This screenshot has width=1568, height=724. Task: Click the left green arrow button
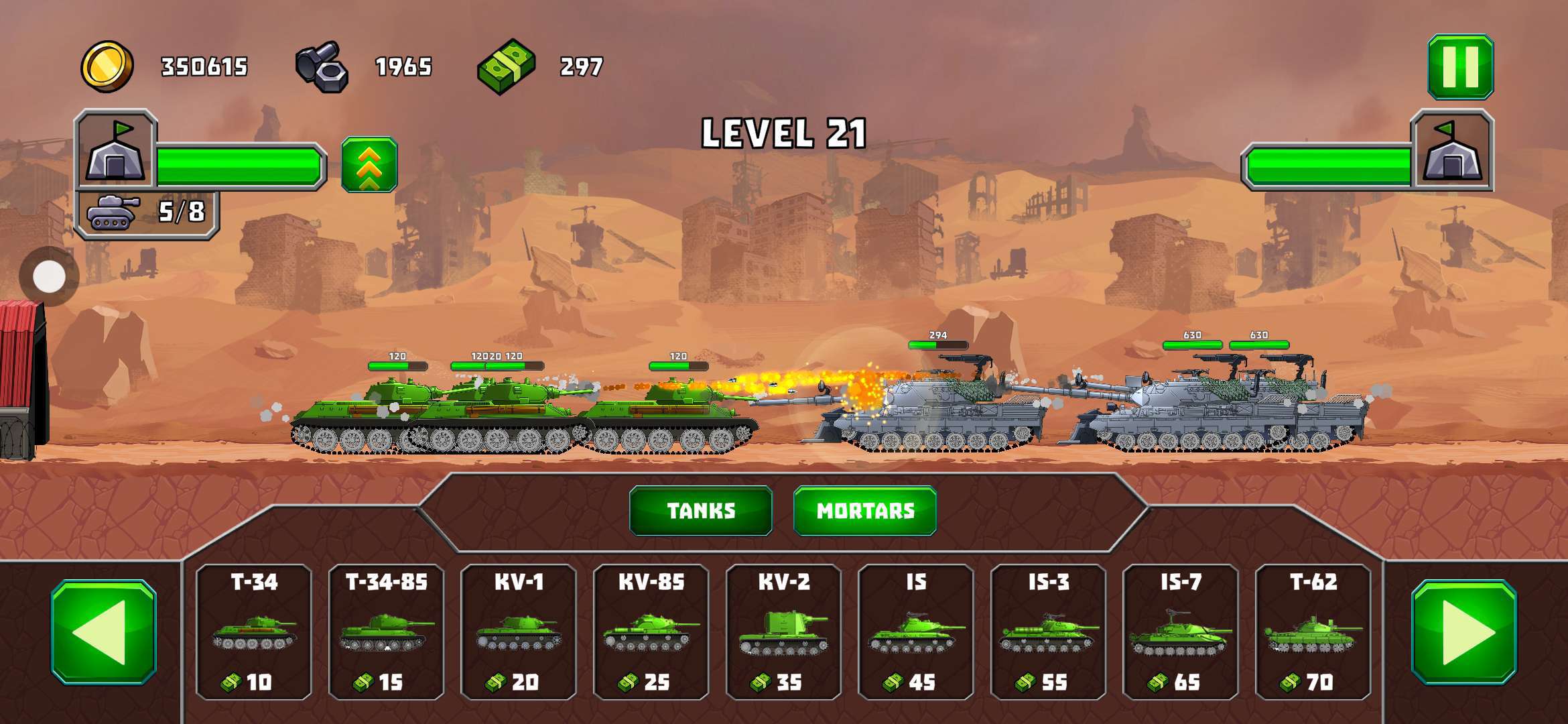(x=104, y=632)
